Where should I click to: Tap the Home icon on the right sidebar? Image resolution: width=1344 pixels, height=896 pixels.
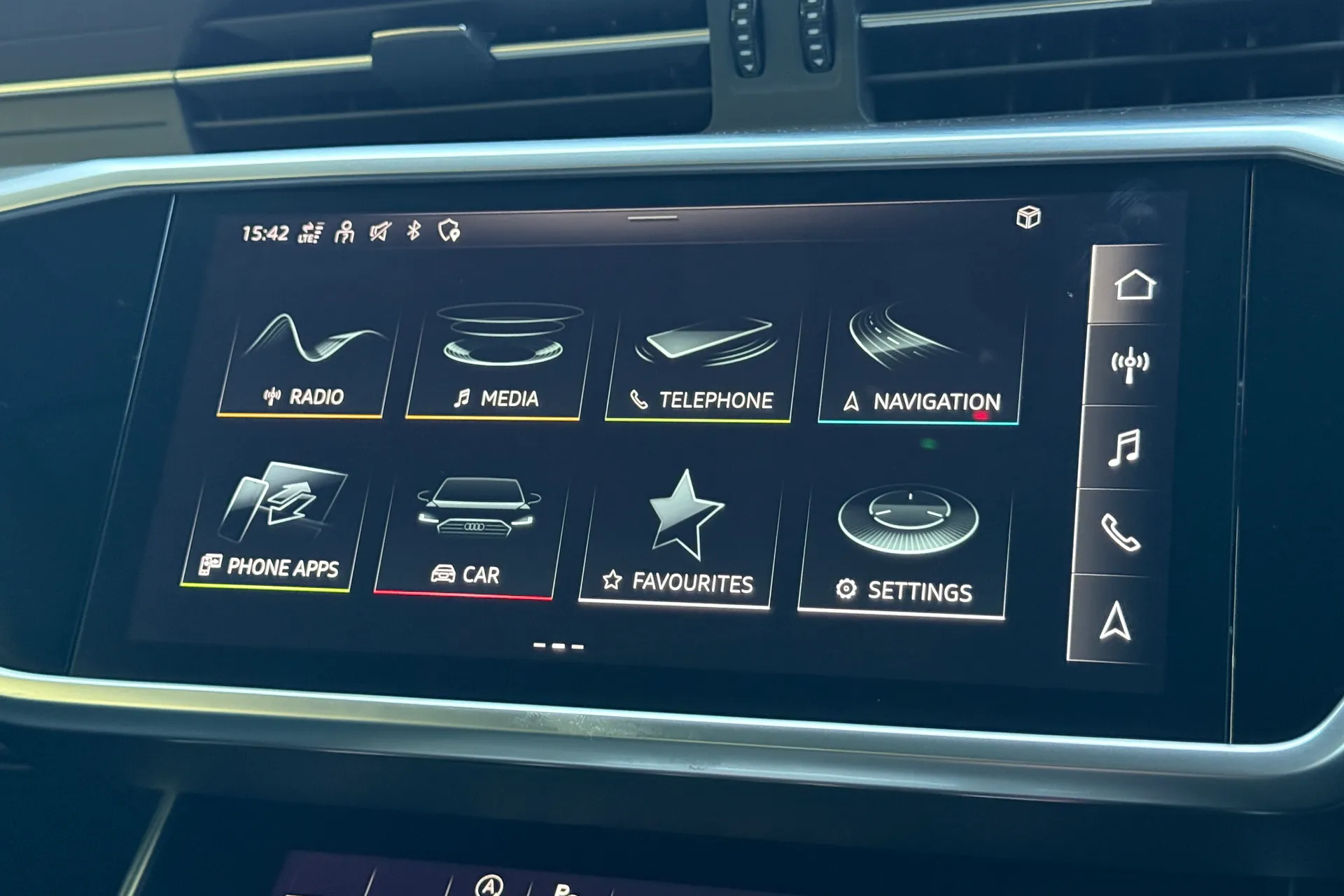(x=1135, y=284)
